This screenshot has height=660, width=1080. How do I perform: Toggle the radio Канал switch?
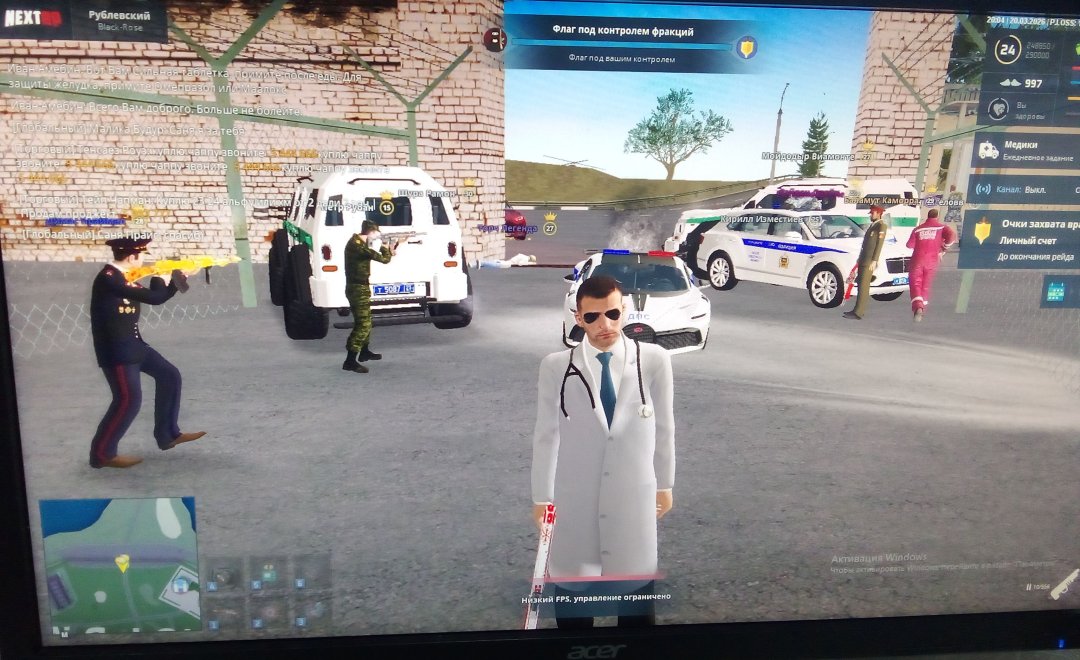pyautogui.click(x=1024, y=188)
